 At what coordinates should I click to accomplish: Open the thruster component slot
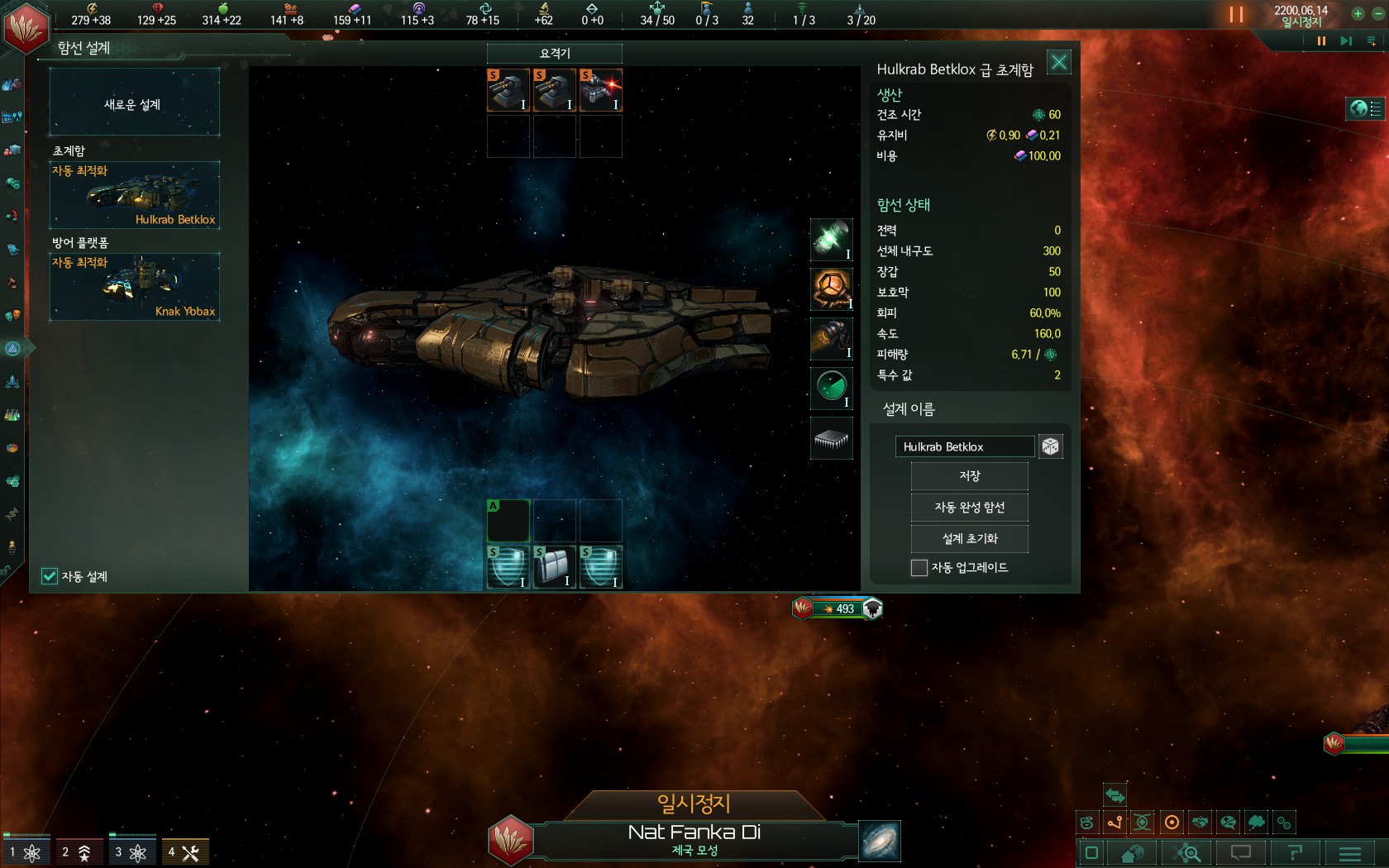click(831, 338)
